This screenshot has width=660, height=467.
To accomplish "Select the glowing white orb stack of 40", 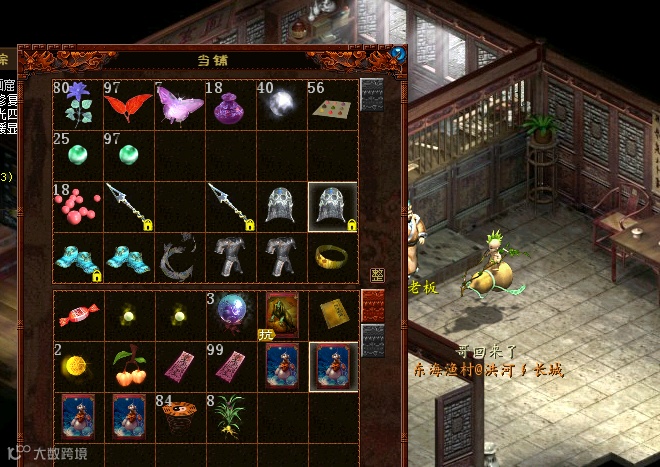I will pyautogui.click(x=281, y=104).
